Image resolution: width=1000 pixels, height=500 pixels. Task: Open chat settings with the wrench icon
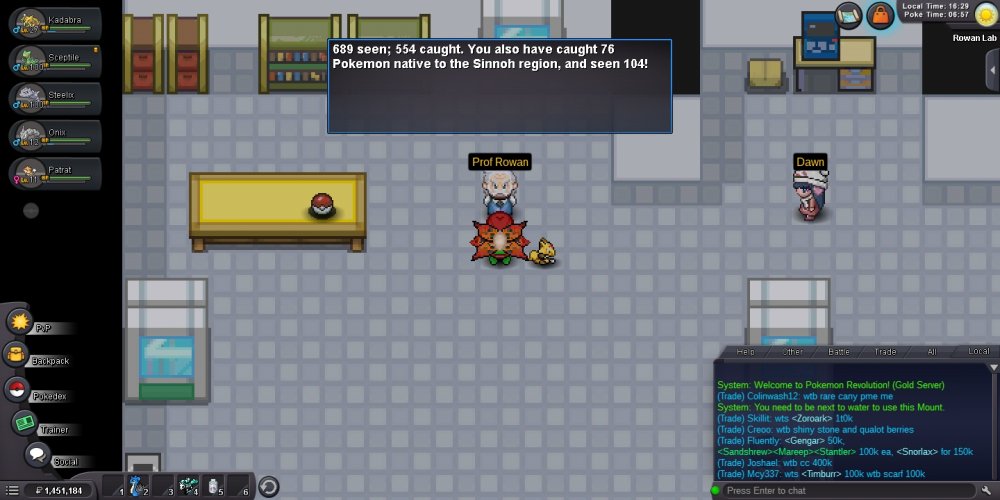click(987, 490)
